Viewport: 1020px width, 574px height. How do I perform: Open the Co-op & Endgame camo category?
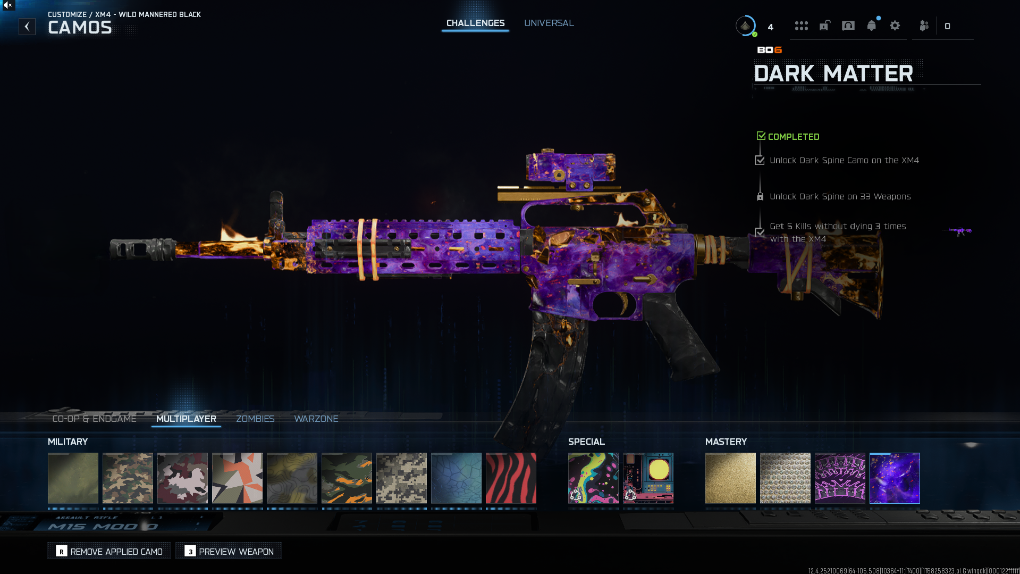[96, 419]
